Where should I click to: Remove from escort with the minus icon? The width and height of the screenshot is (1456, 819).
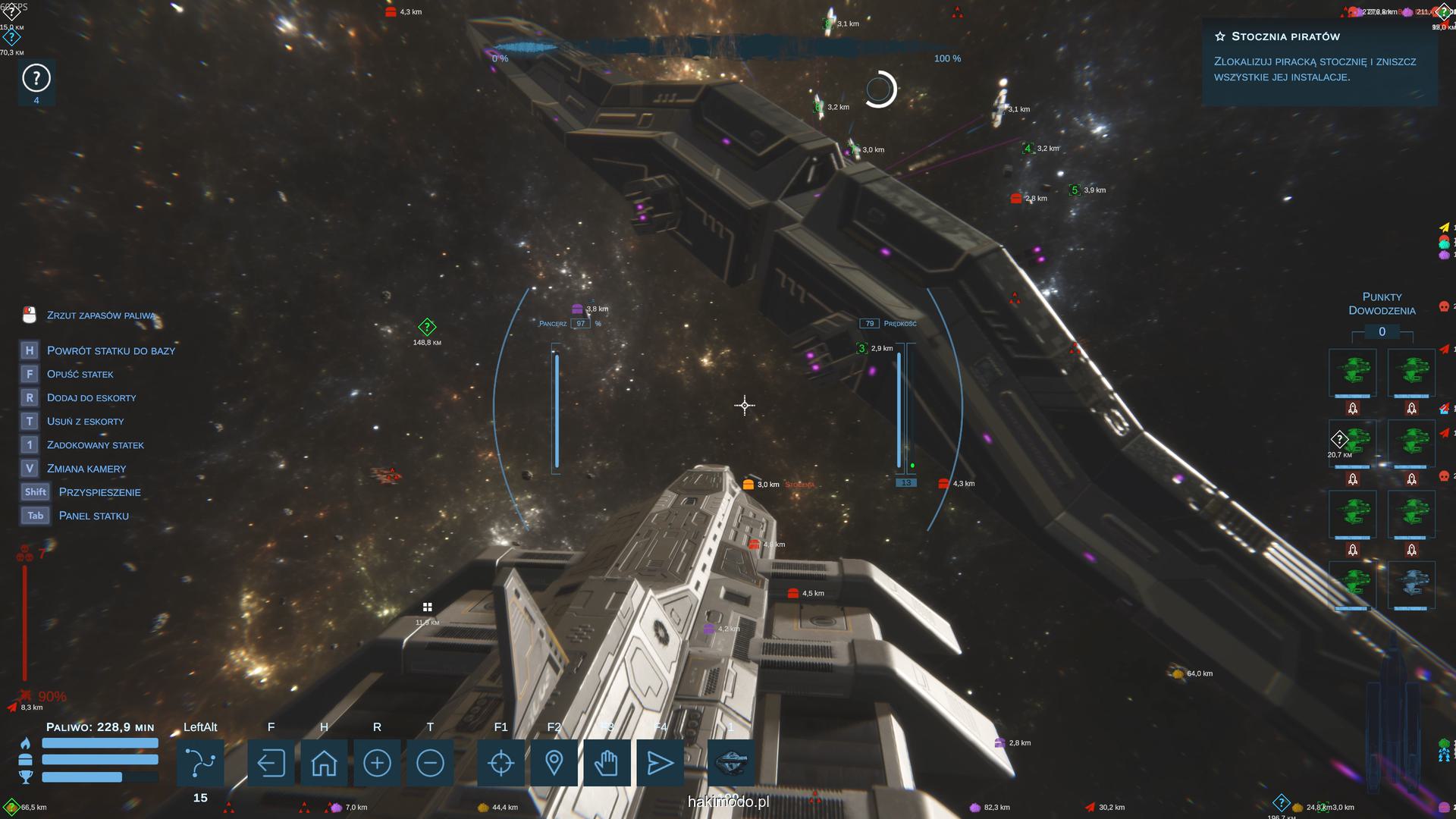tap(430, 763)
